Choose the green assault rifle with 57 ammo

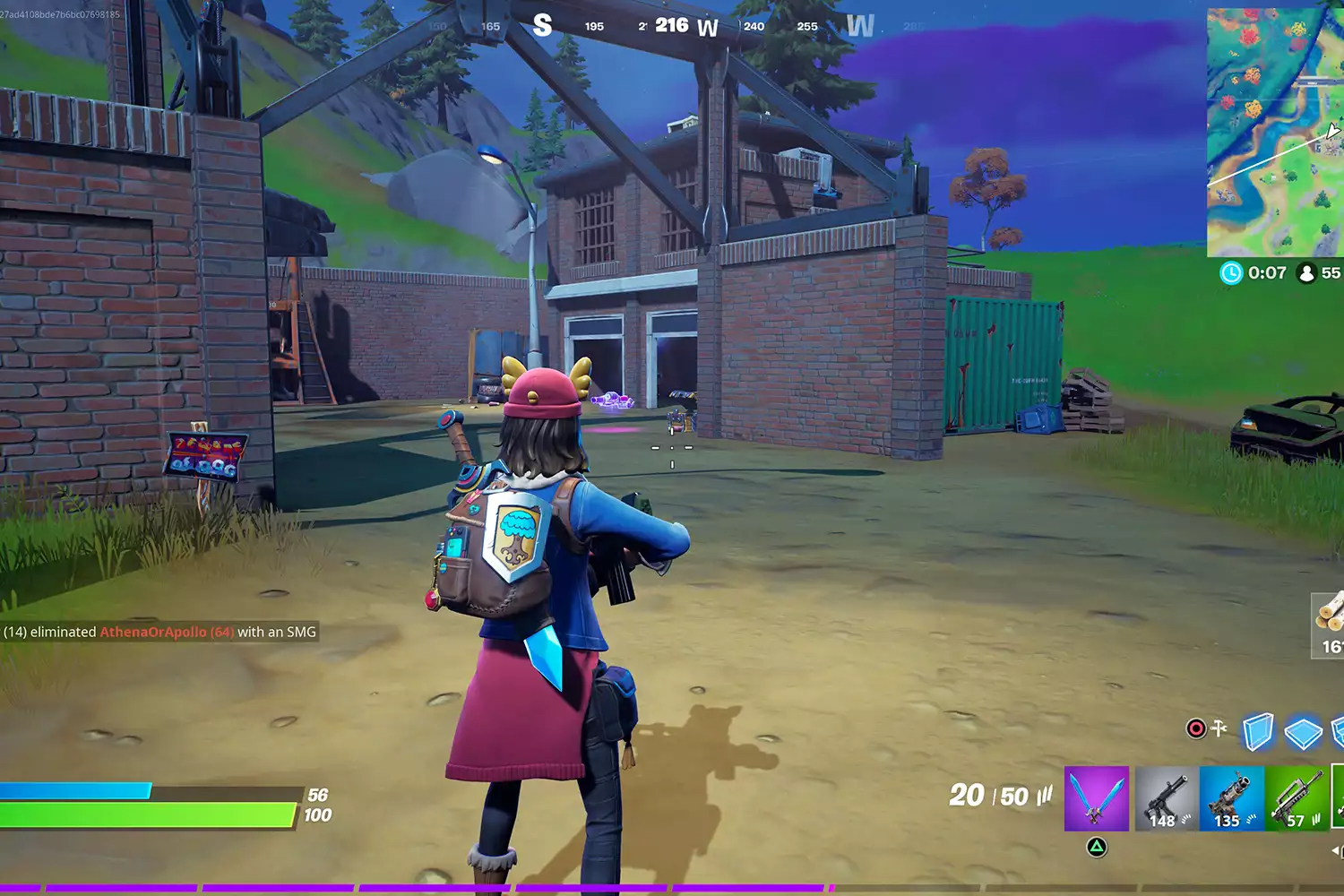(1297, 797)
